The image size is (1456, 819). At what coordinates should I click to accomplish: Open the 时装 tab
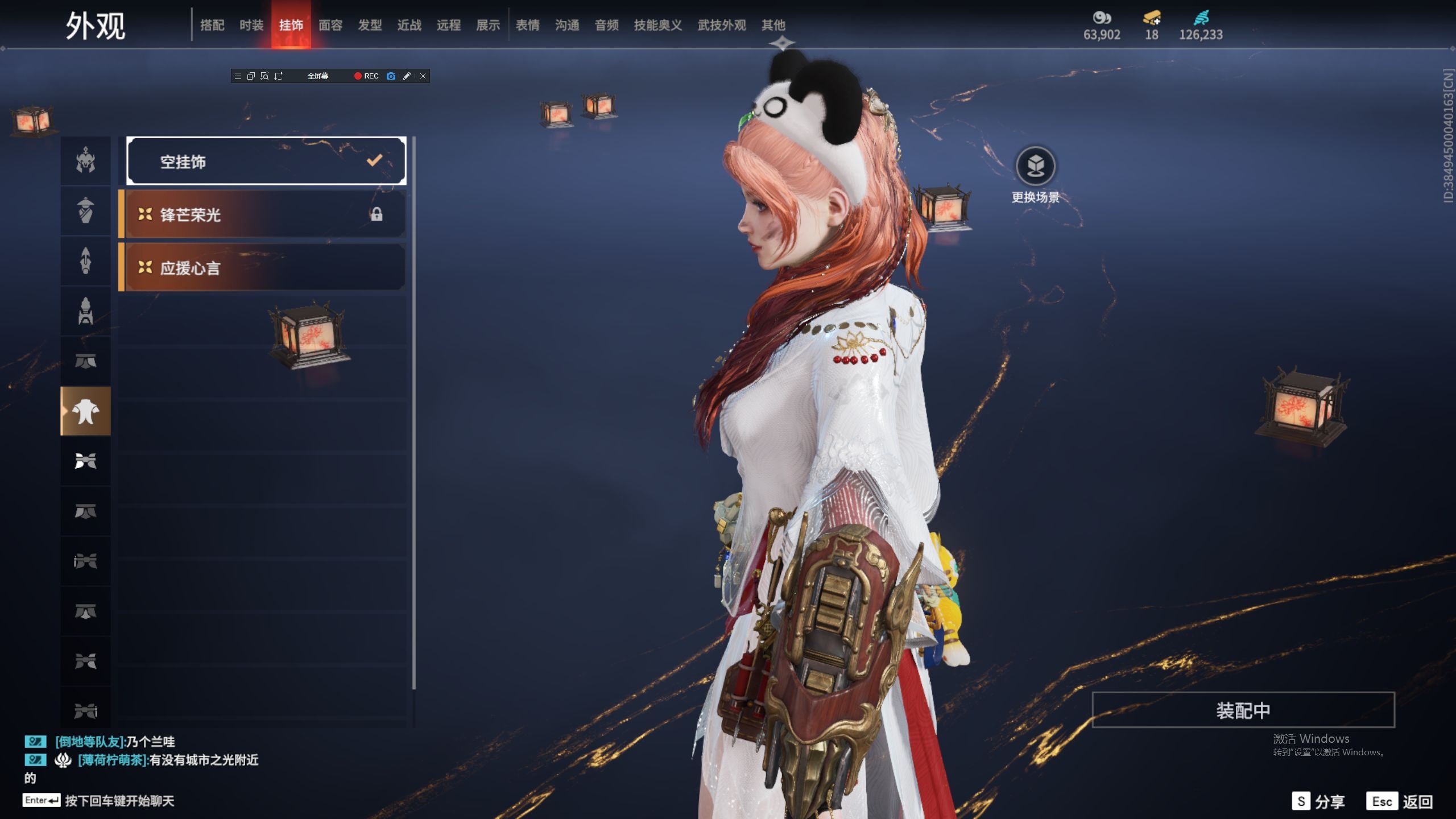click(x=251, y=25)
